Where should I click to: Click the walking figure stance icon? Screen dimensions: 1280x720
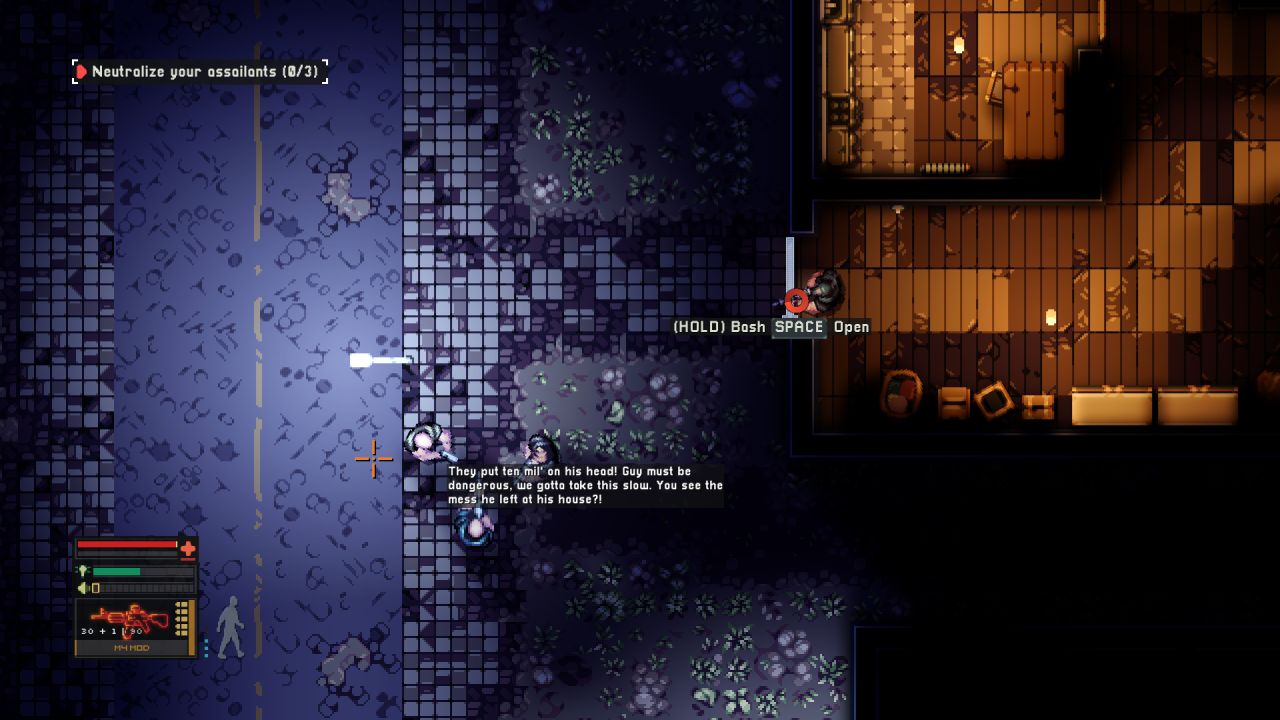pos(230,627)
